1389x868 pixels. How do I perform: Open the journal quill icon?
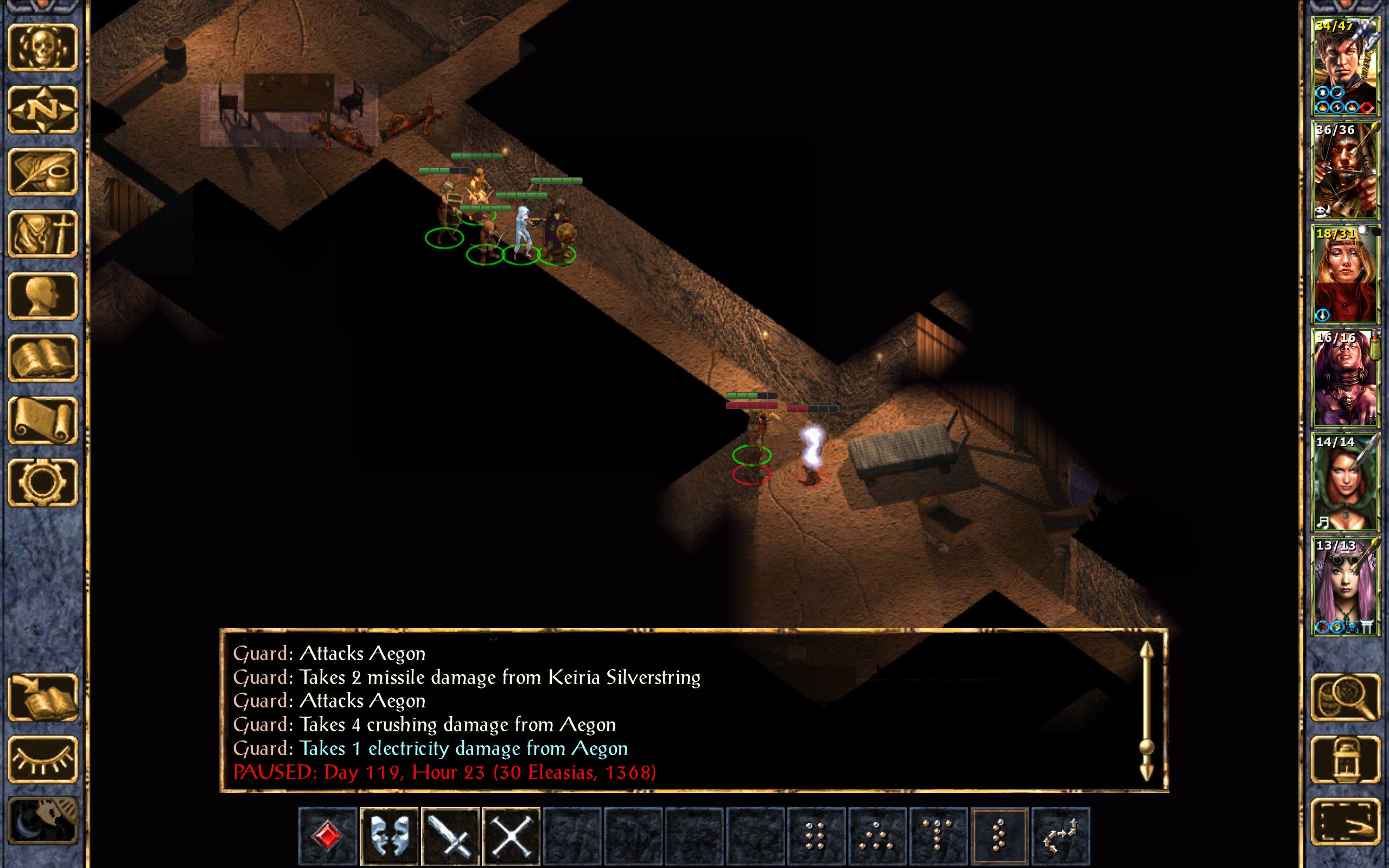click(x=42, y=171)
